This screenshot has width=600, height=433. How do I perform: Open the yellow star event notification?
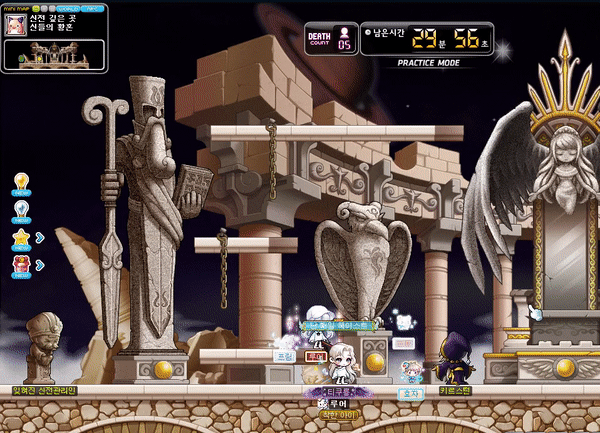coord(20,238)
